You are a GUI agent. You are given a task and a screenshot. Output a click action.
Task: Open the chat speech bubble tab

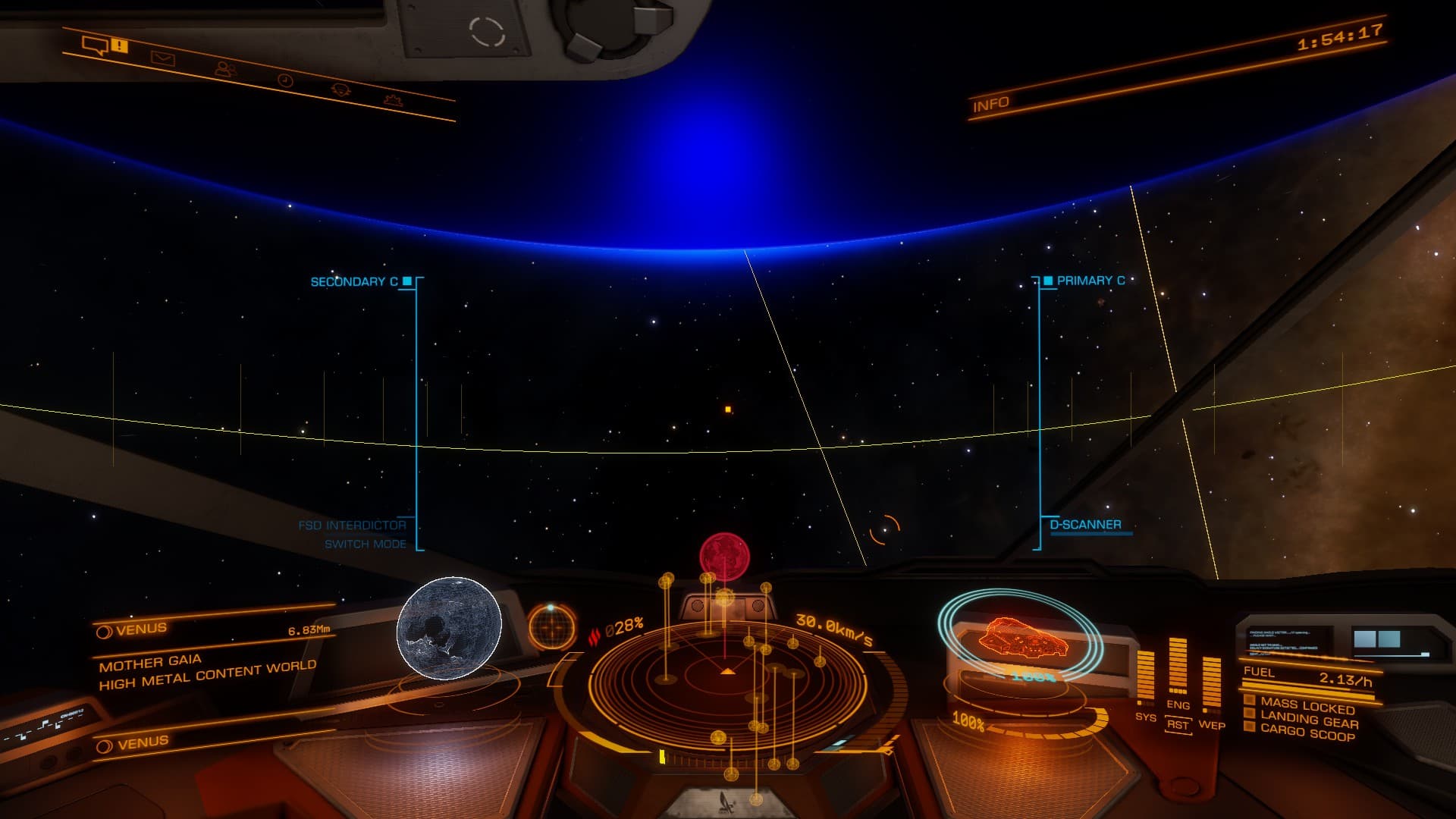point(96,47)
